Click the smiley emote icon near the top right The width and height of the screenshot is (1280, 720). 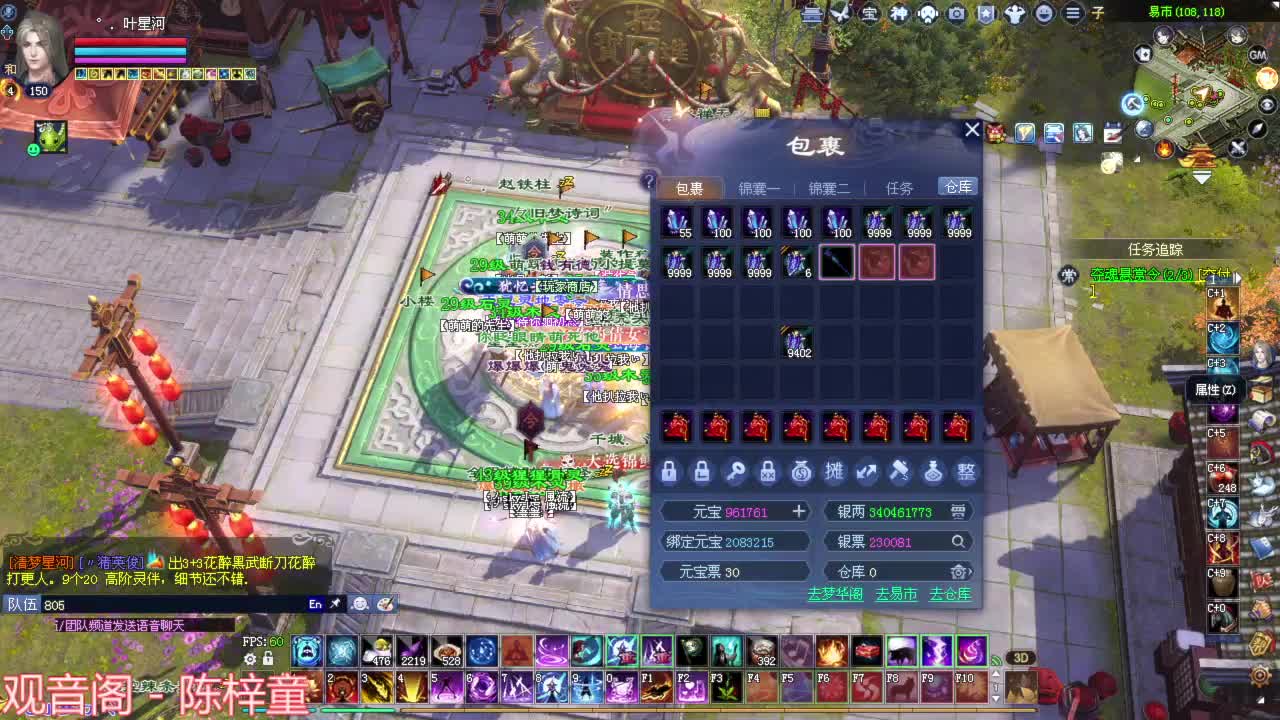click(x=1043, y=15)
